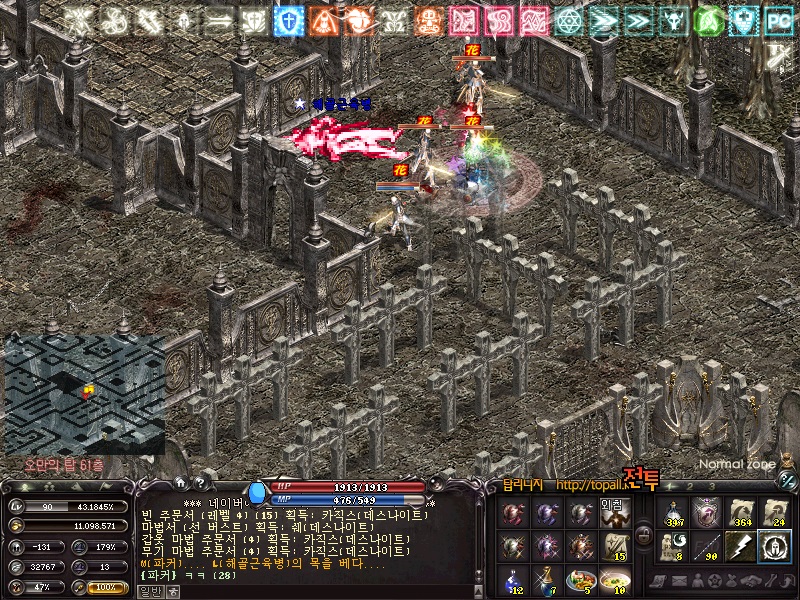The height and width of the screenshot is (600, 800).
Task: Switch to hotbar page 2
Action: pos(688,486)
